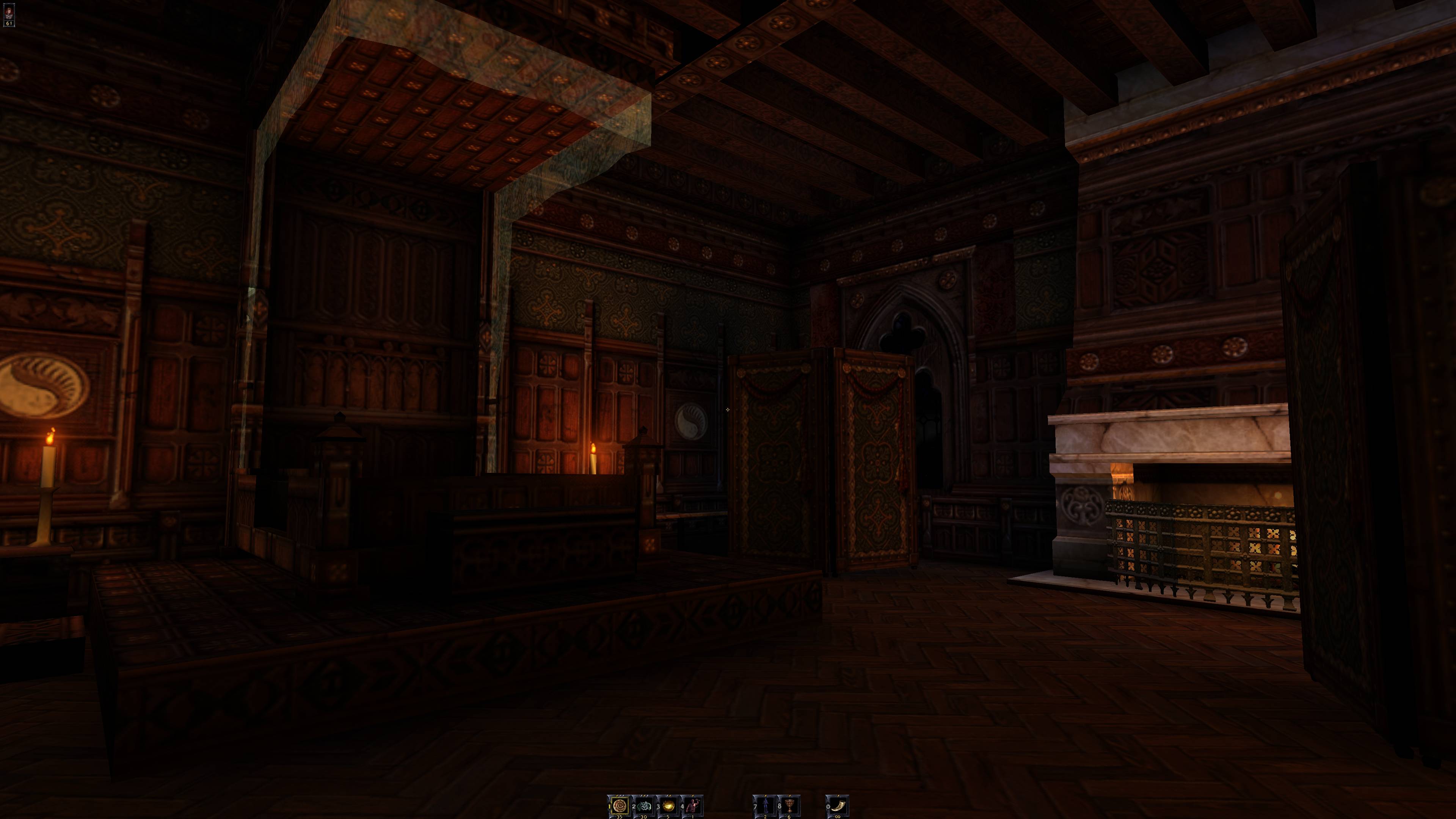Viewport: 1456px width, 819px height.
Task: Select the green rune icon in quickslot 2
Action: 645,806
